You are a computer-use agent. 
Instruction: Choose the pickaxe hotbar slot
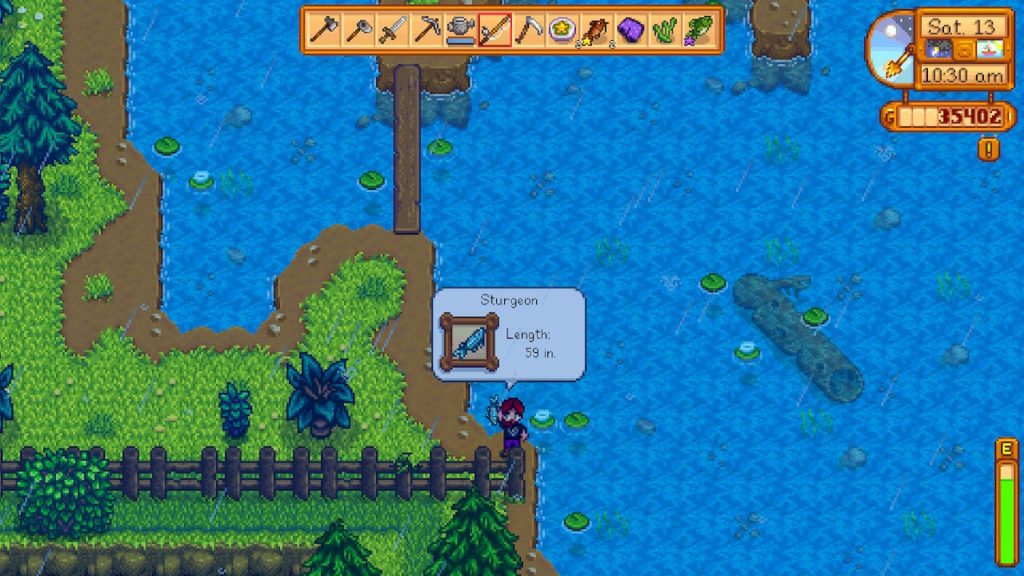coord(426,30)
